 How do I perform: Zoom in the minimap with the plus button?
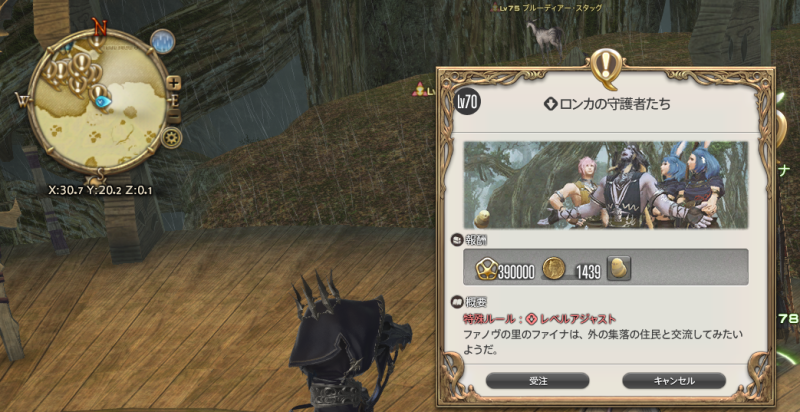point(174,82)
